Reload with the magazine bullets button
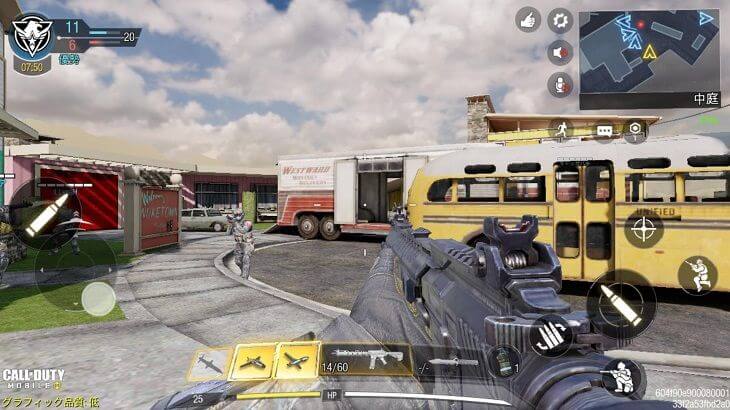 coord(550,335)
